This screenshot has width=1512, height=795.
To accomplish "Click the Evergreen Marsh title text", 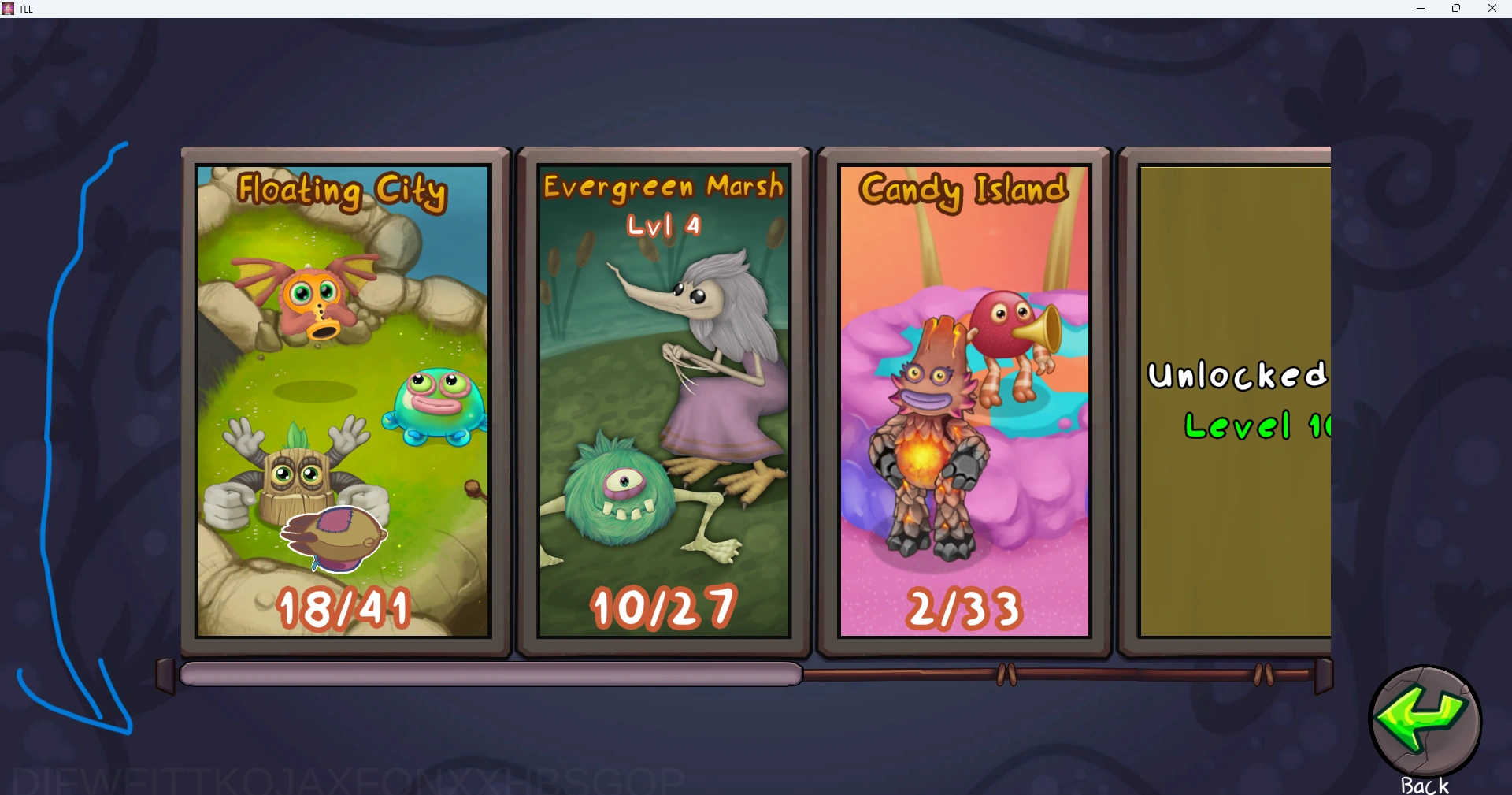I will tap(664, 187).
